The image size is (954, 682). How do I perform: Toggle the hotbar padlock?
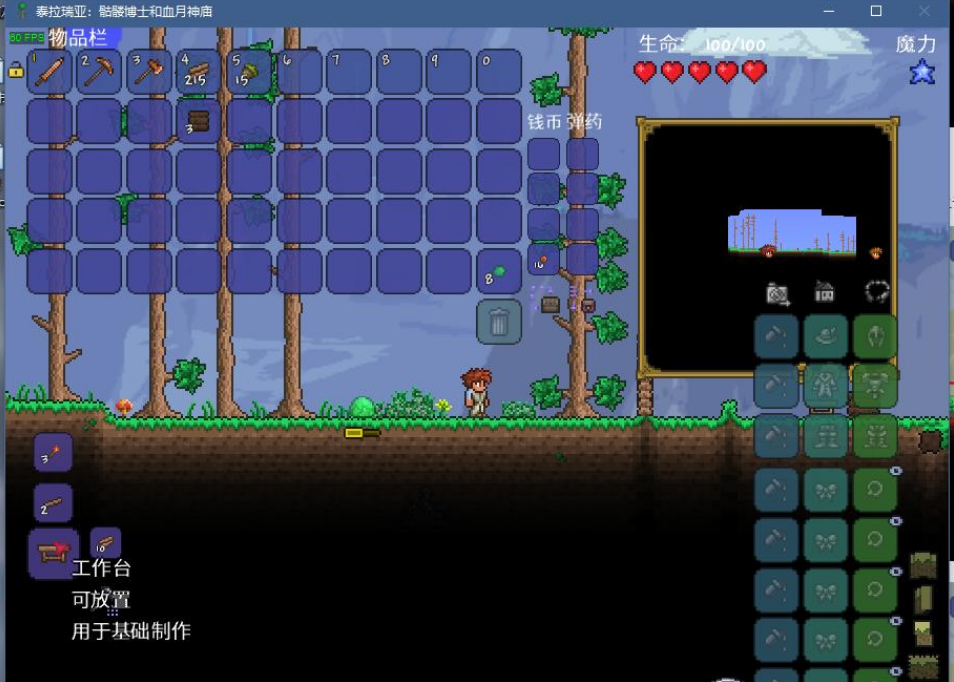(16, 70)
